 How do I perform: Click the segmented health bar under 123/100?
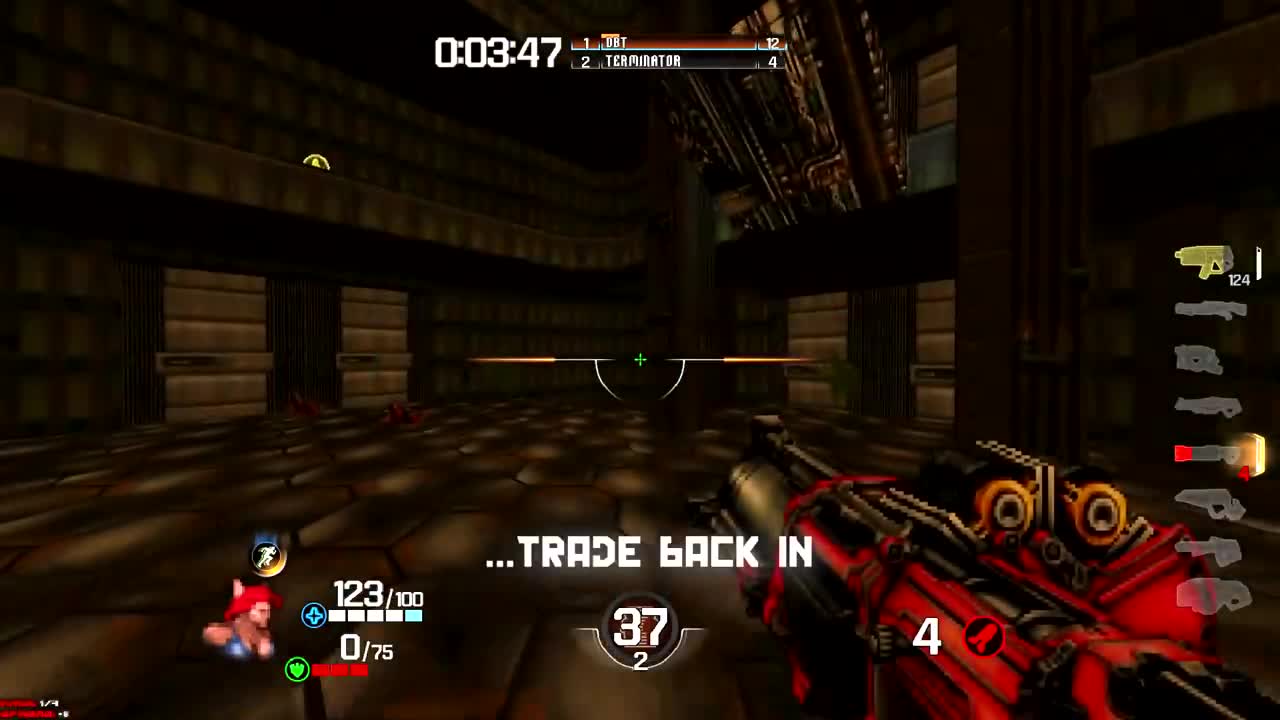click(x=376, y=617)
